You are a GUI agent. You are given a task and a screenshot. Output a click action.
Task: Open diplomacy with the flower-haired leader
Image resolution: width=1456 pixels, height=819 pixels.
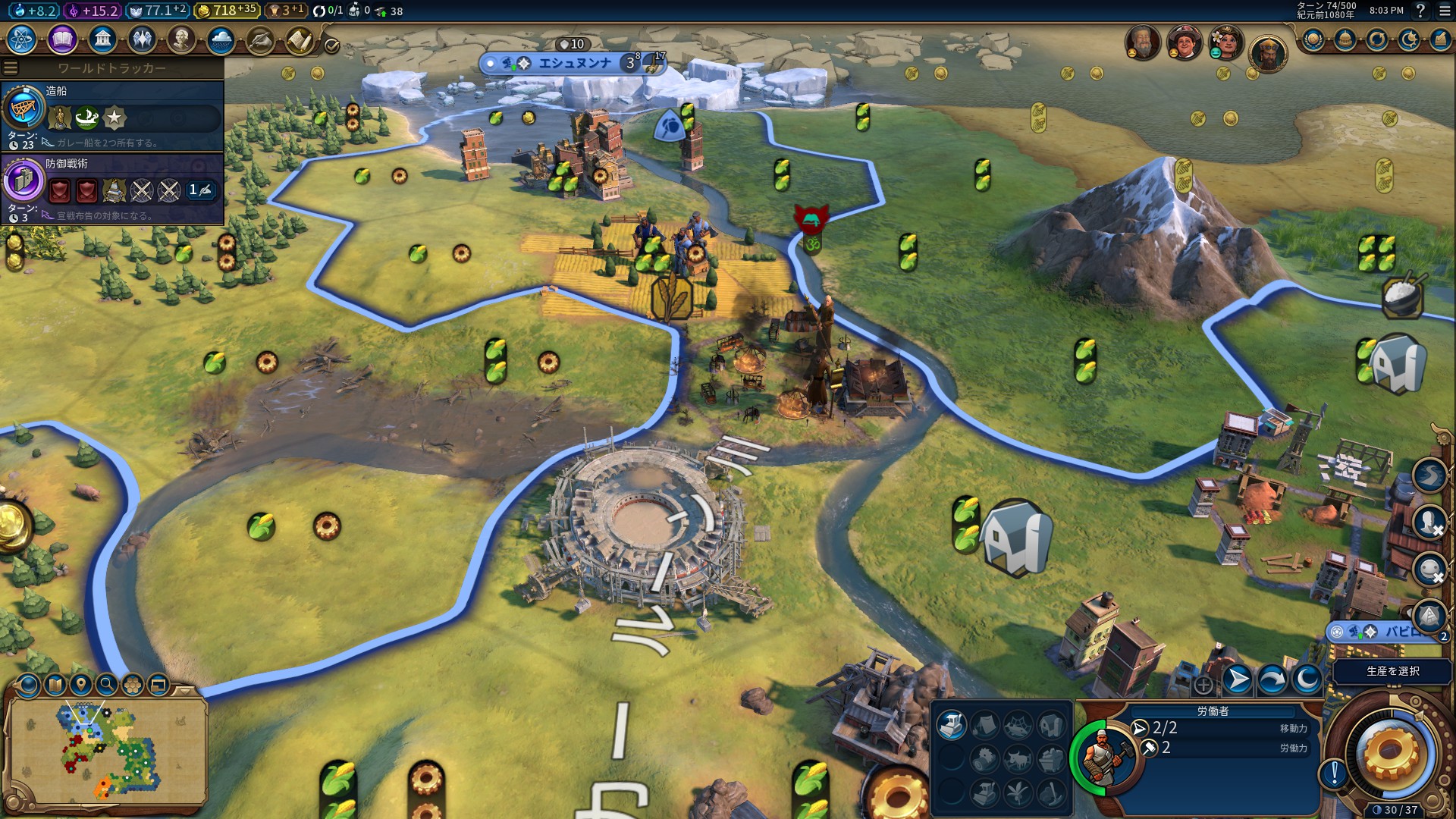[x=1225, y=42]
